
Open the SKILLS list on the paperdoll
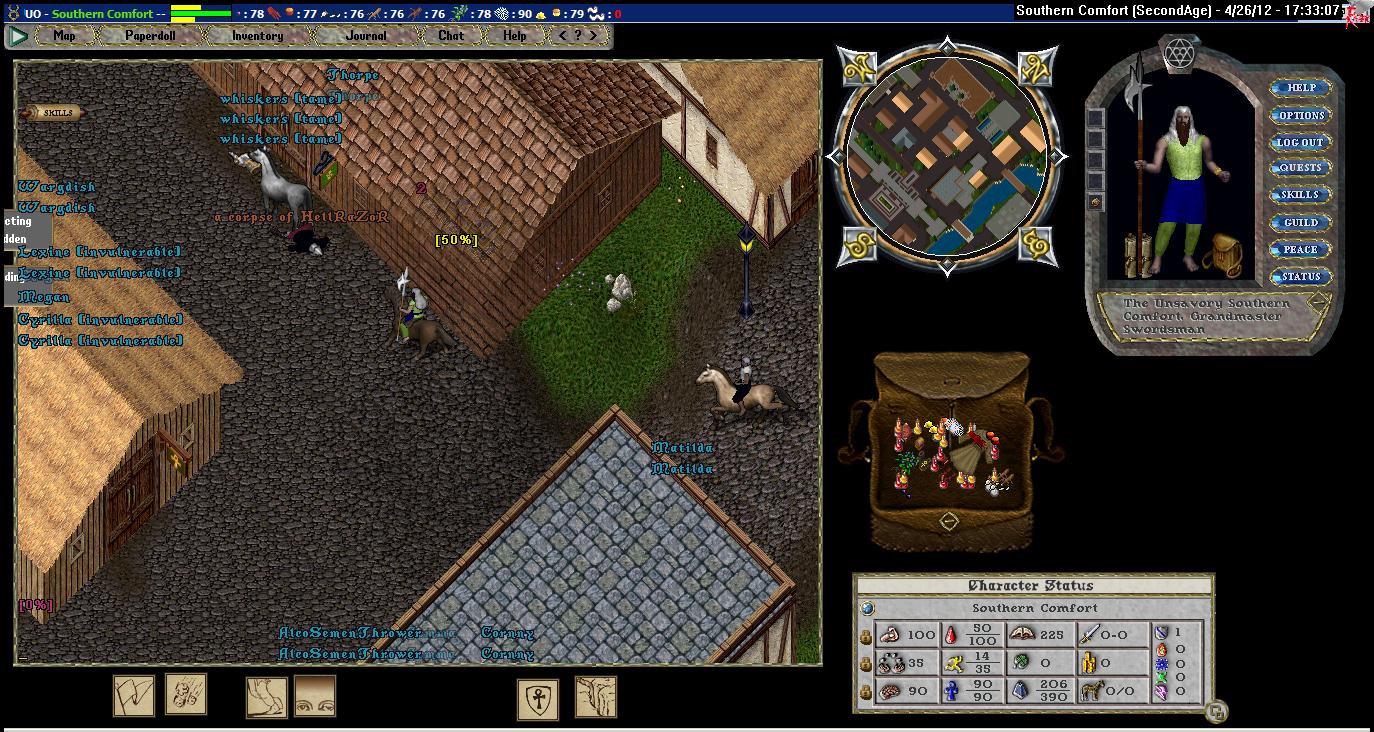[x=1300, y=195]
